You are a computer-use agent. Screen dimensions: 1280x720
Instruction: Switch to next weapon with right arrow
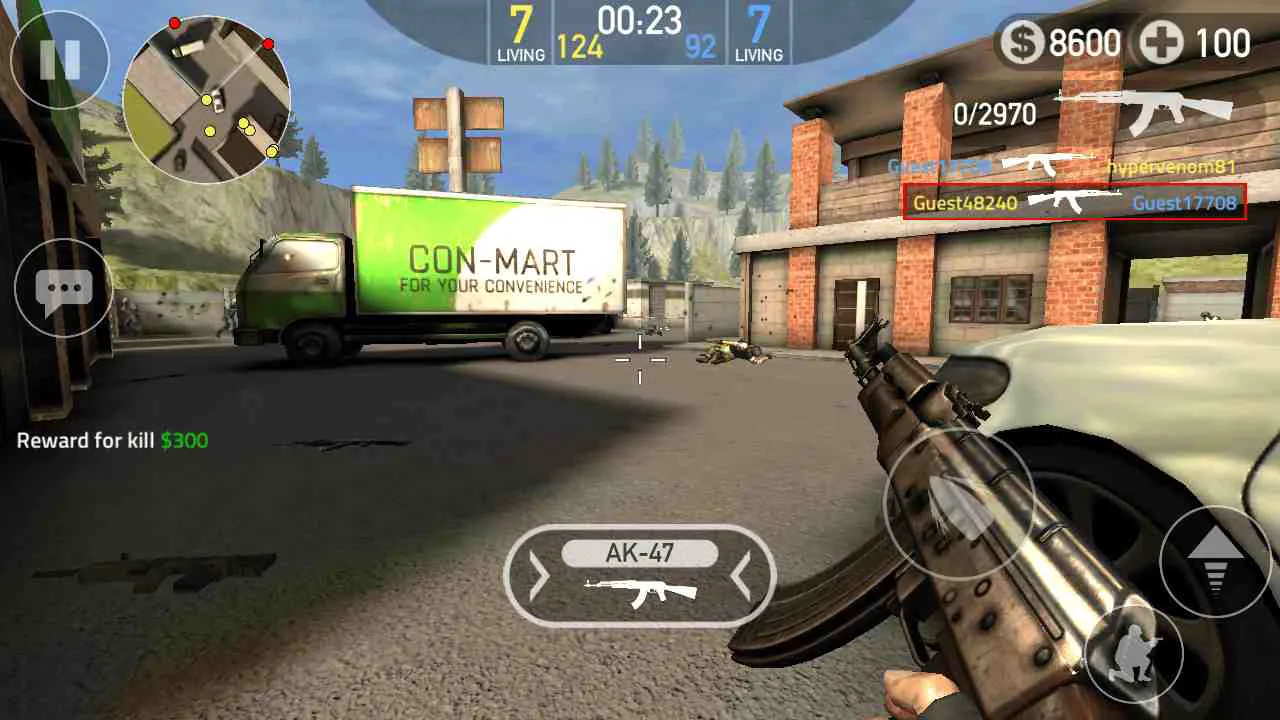740,575
